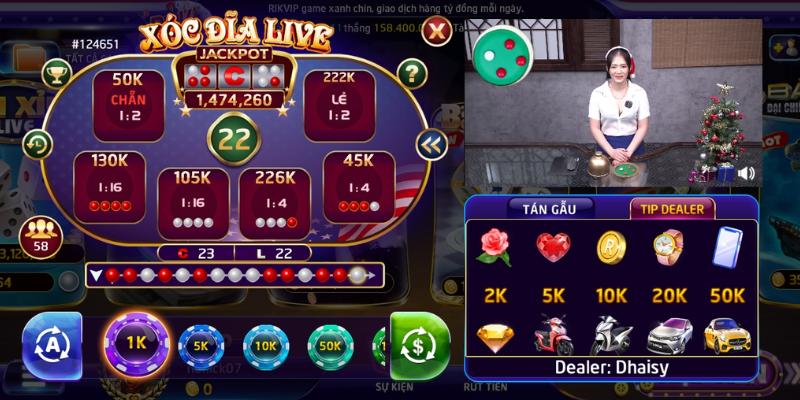Mute the live stream speaker icon
This screenshot has width=800, height=400.
pos(746,173)
